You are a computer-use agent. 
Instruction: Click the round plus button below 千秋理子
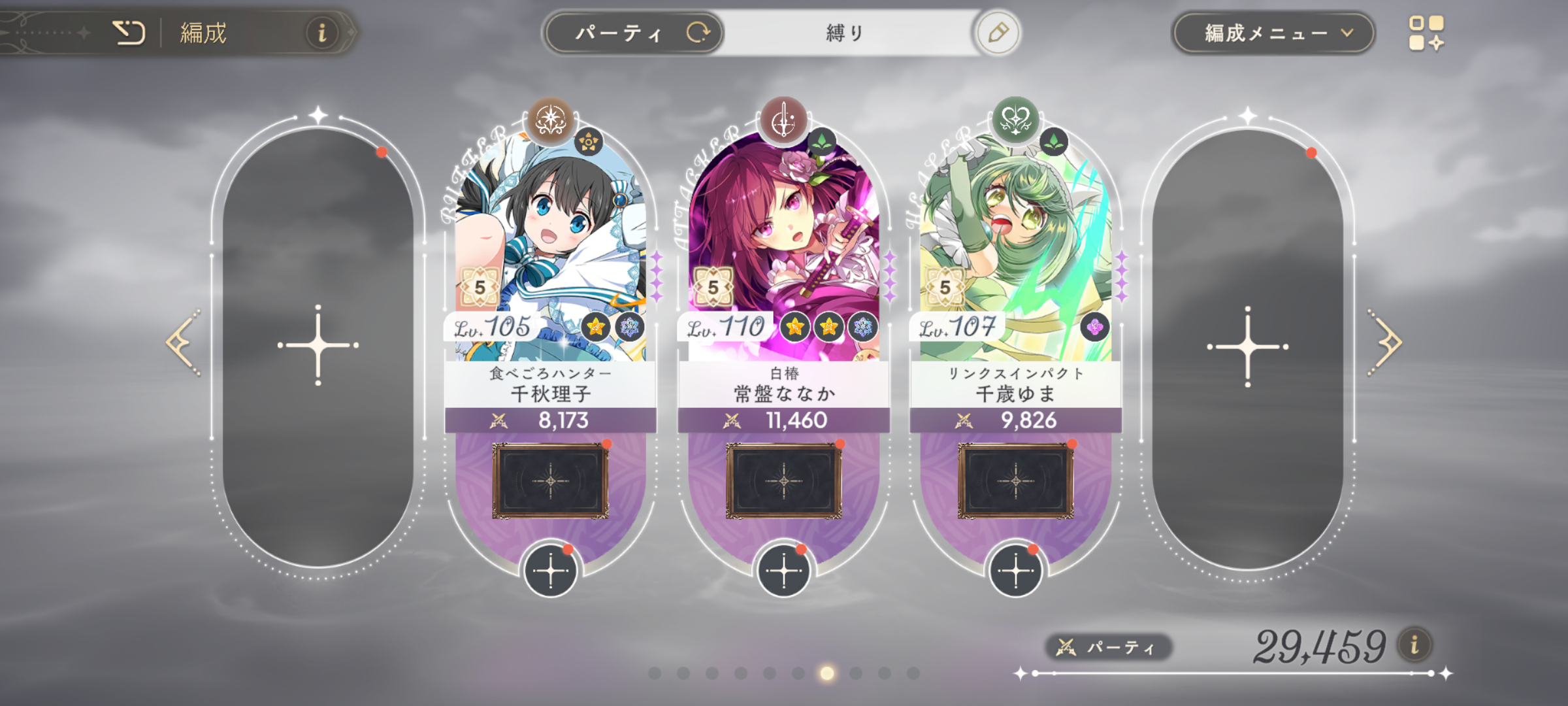(550, 571)
